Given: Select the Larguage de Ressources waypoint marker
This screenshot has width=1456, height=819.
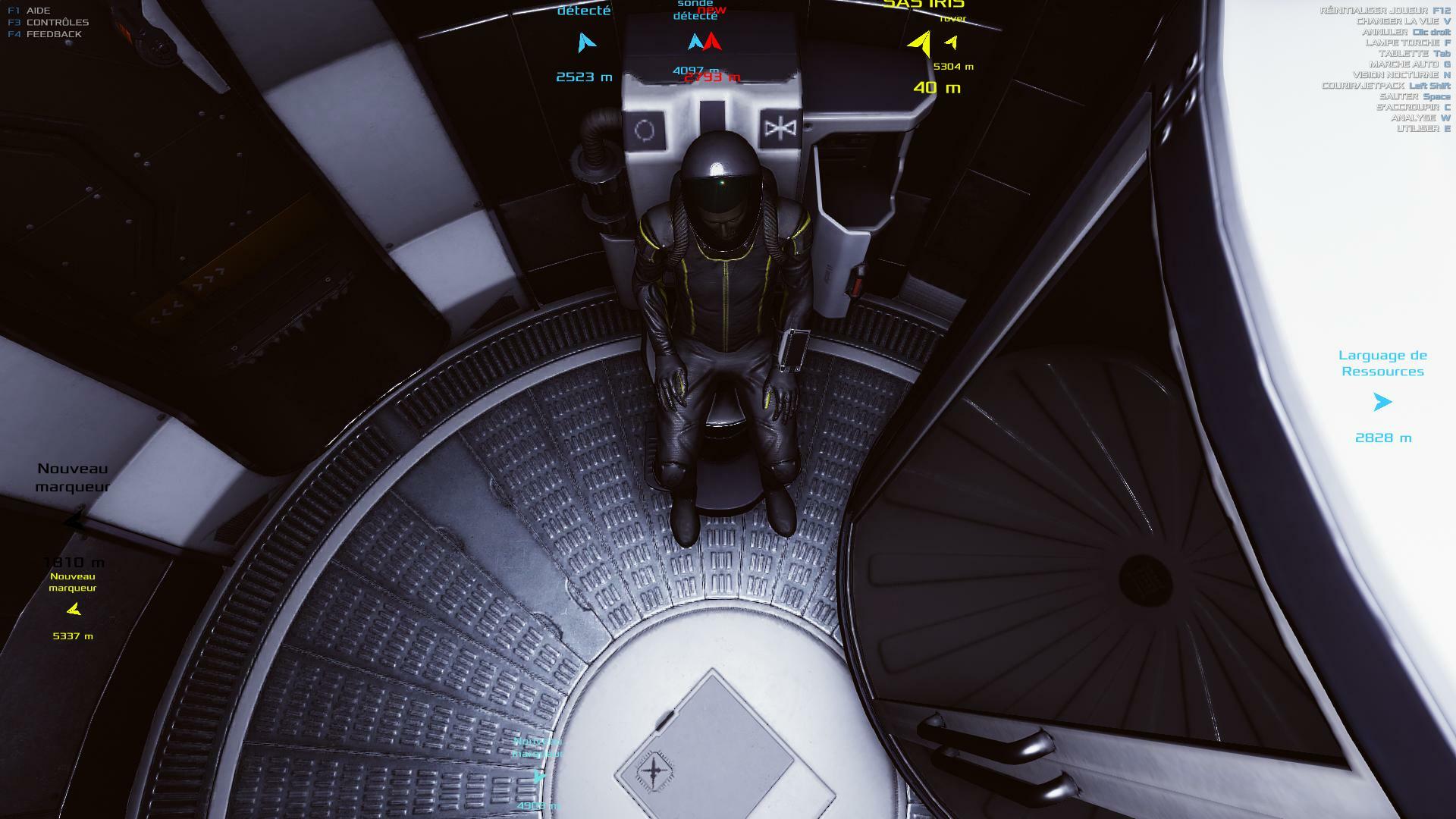Looking at the screenshot, I should (x=1382, y=402).
